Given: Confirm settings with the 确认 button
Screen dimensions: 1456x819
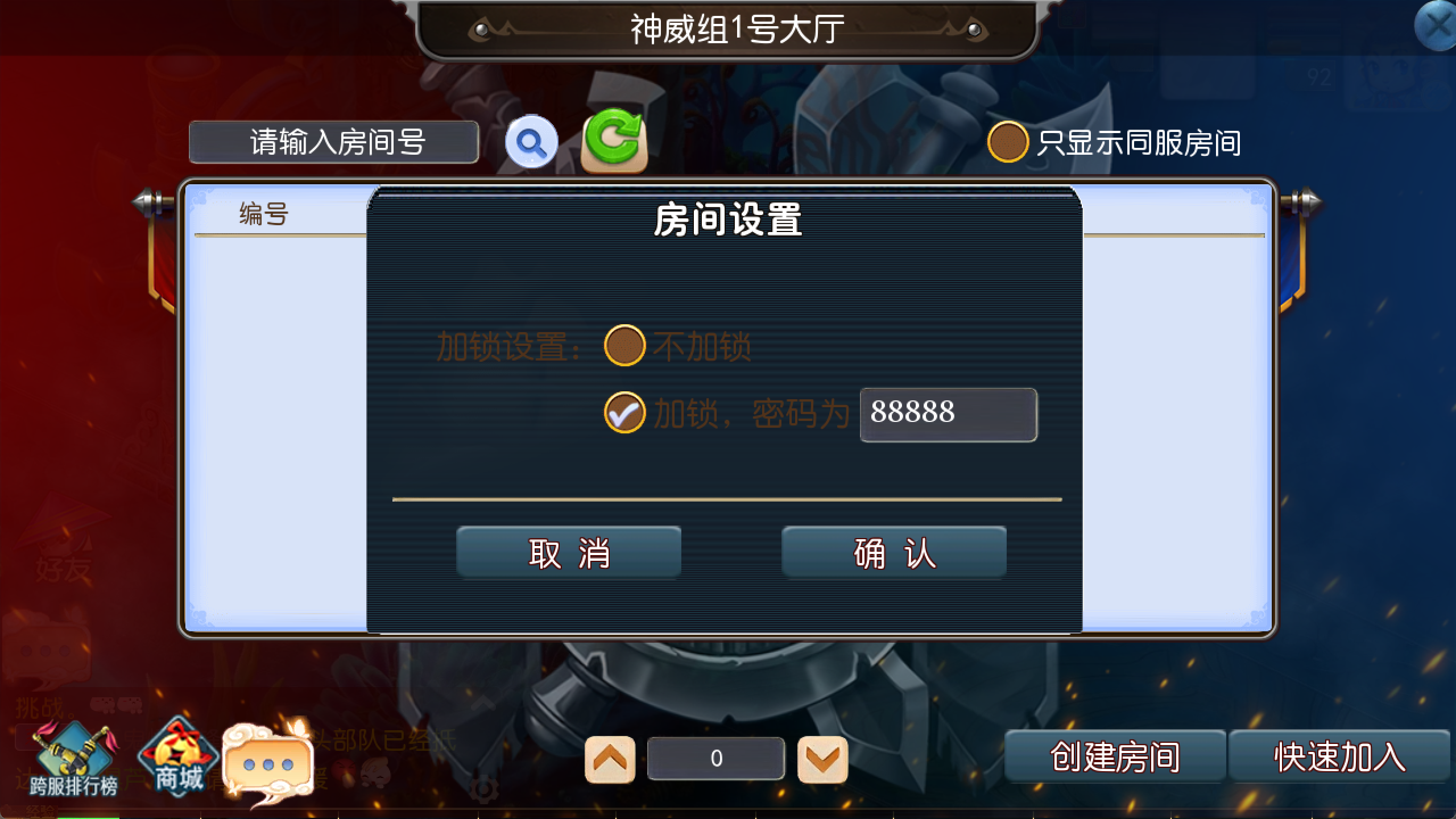Looking at the screenshot, I should coord(892,552).
